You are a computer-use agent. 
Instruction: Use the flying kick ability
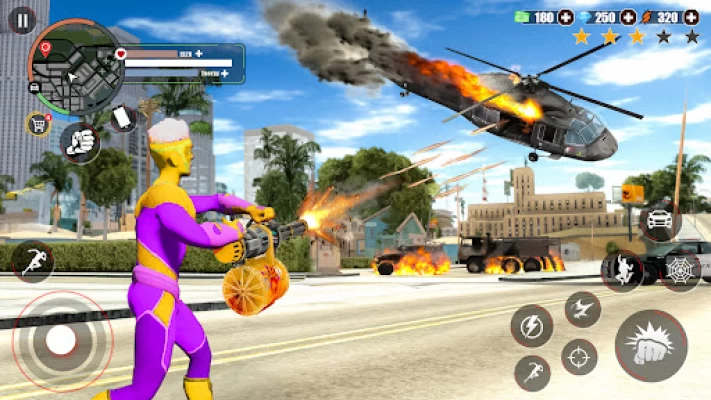point(582,309)
